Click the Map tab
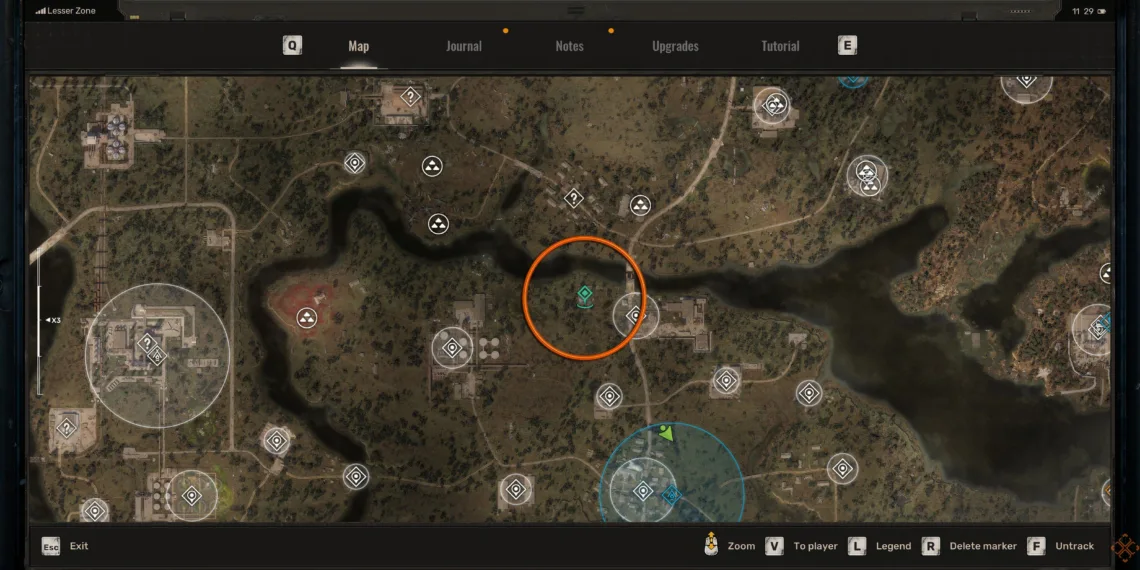This screenshot has width=1140, height=570. coord(358,46)
